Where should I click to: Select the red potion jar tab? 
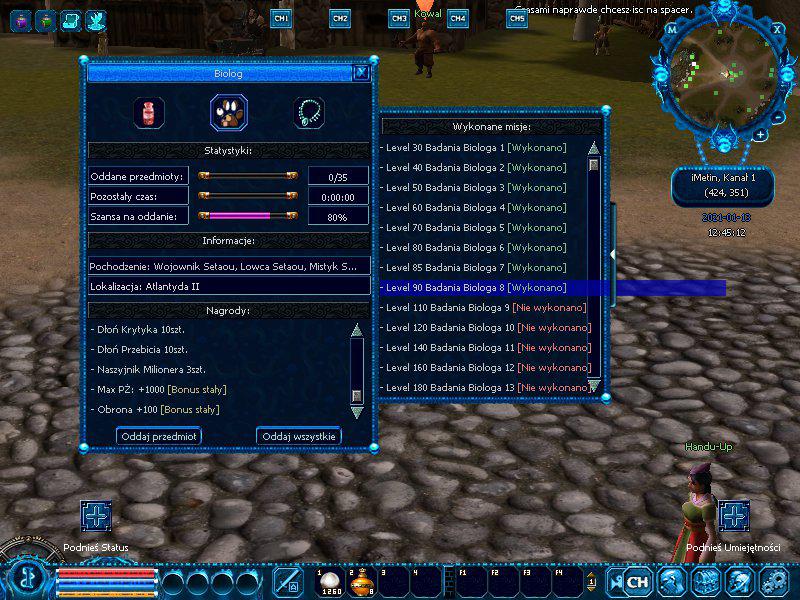[149, 111]
